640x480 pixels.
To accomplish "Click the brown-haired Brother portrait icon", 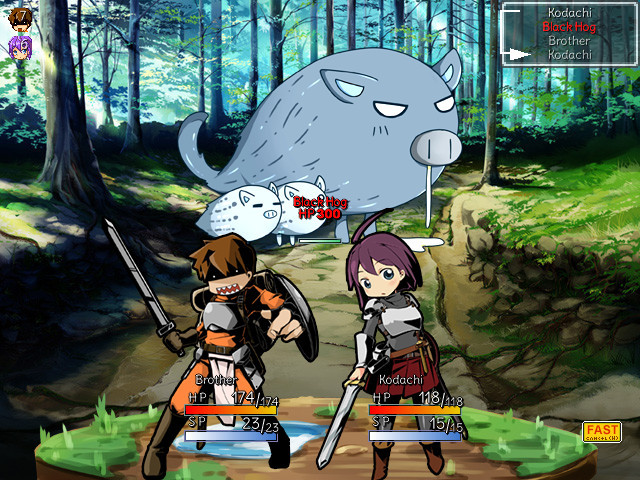I will point(19,16).
